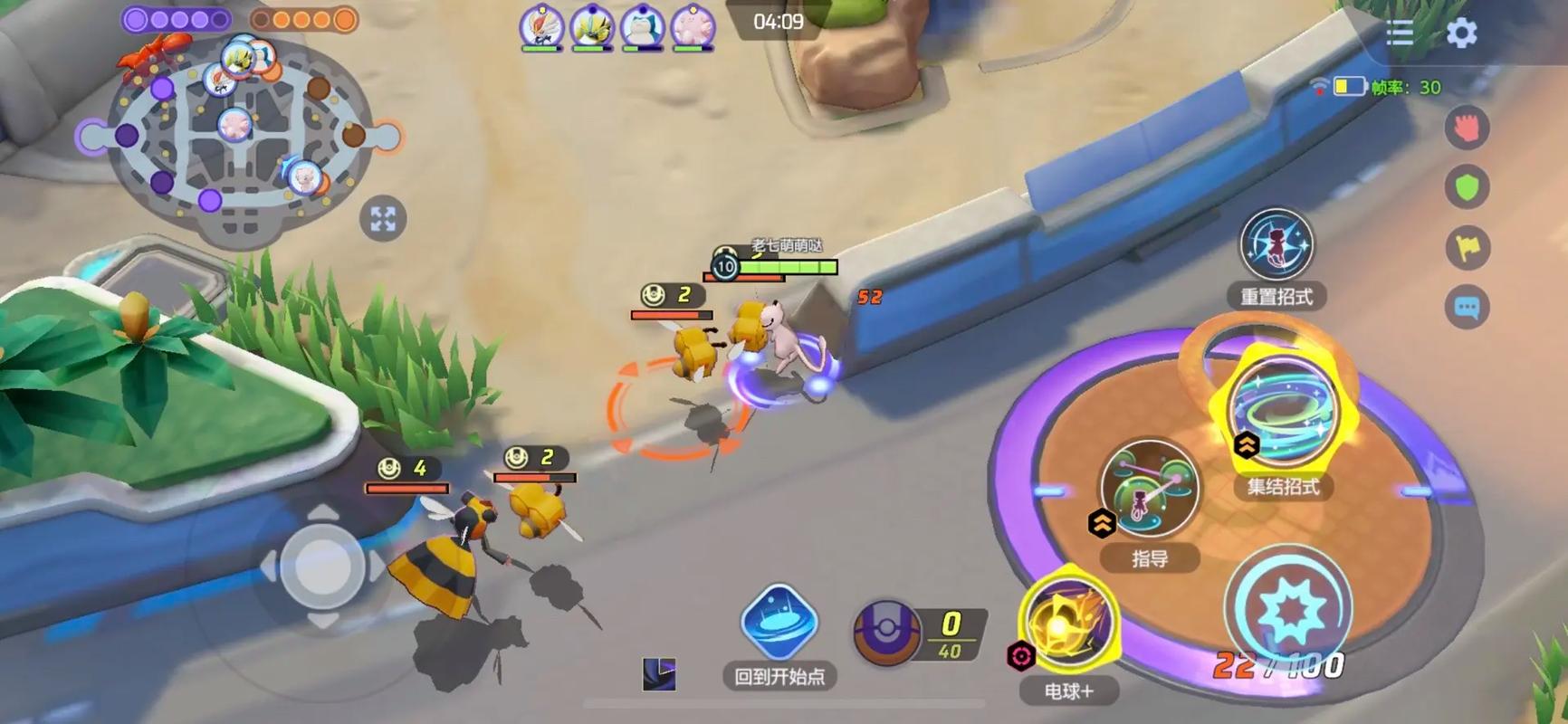Send the red fist attack ping
Image resolution: width=1568 pixels, height=724 pixels.
(x=1467, y=128)
